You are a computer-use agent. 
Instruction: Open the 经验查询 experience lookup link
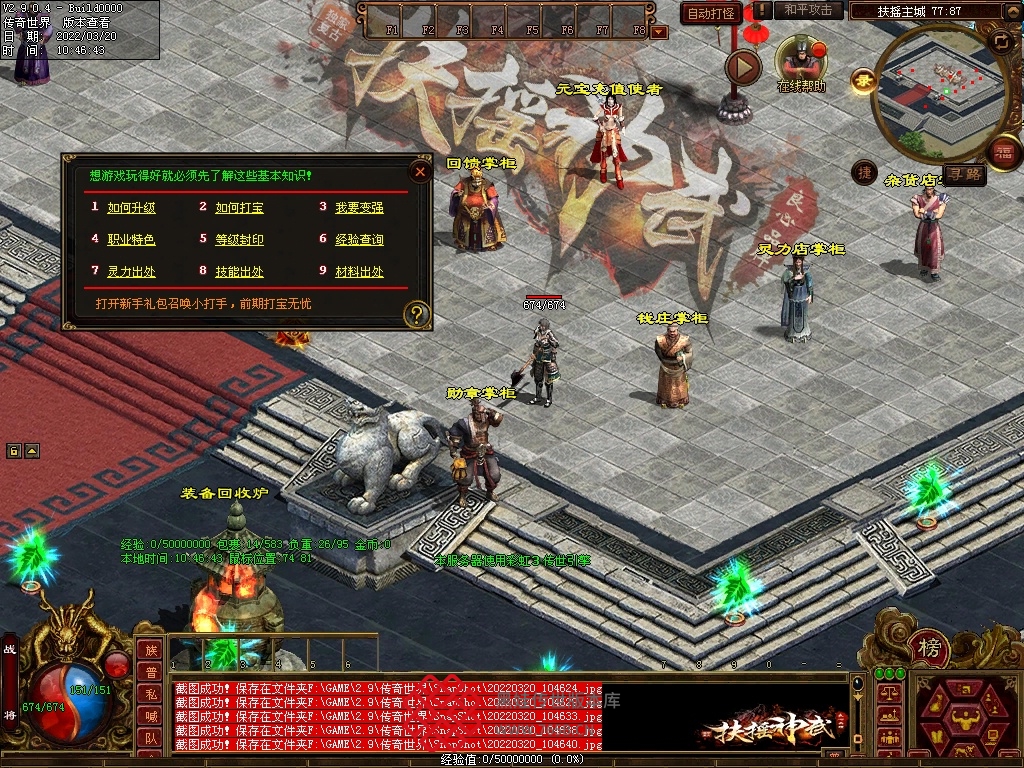coord(359,240)
